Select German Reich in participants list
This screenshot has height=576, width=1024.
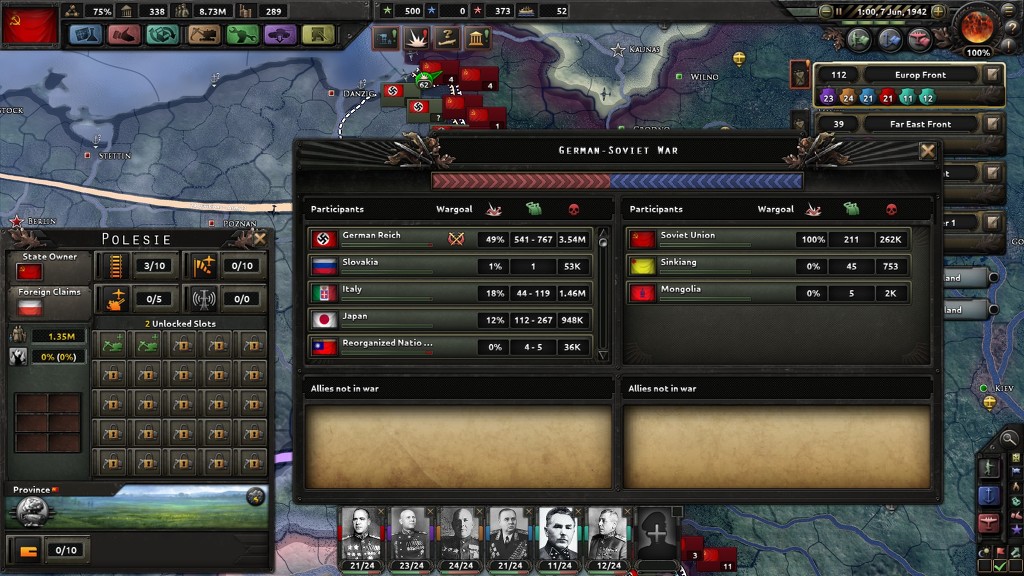pos(385,238)
